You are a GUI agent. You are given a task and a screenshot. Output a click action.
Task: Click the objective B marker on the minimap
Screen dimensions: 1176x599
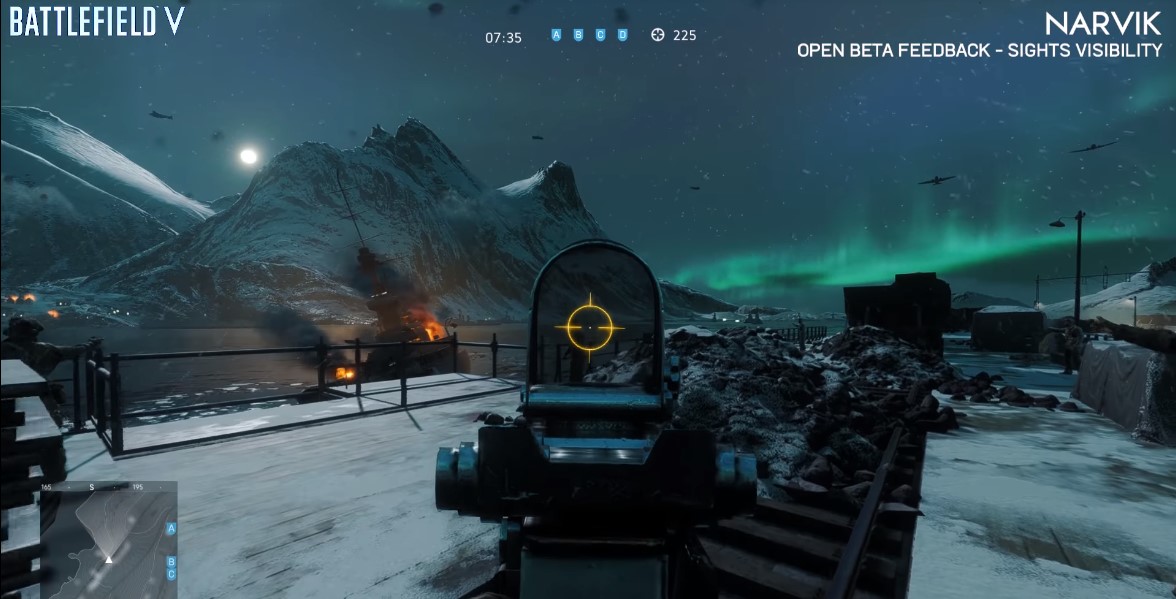pyautogui.click(x=171, y=561)
